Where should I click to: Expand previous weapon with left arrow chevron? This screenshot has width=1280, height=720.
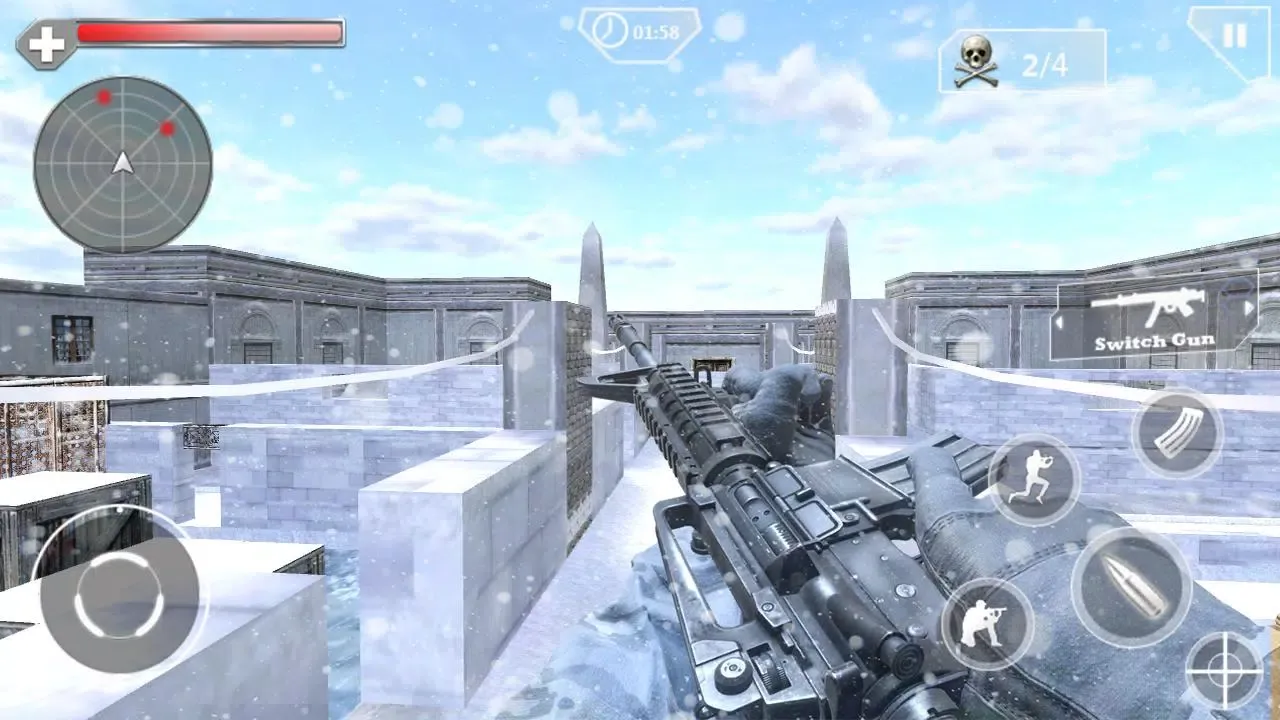(1059, 324)
